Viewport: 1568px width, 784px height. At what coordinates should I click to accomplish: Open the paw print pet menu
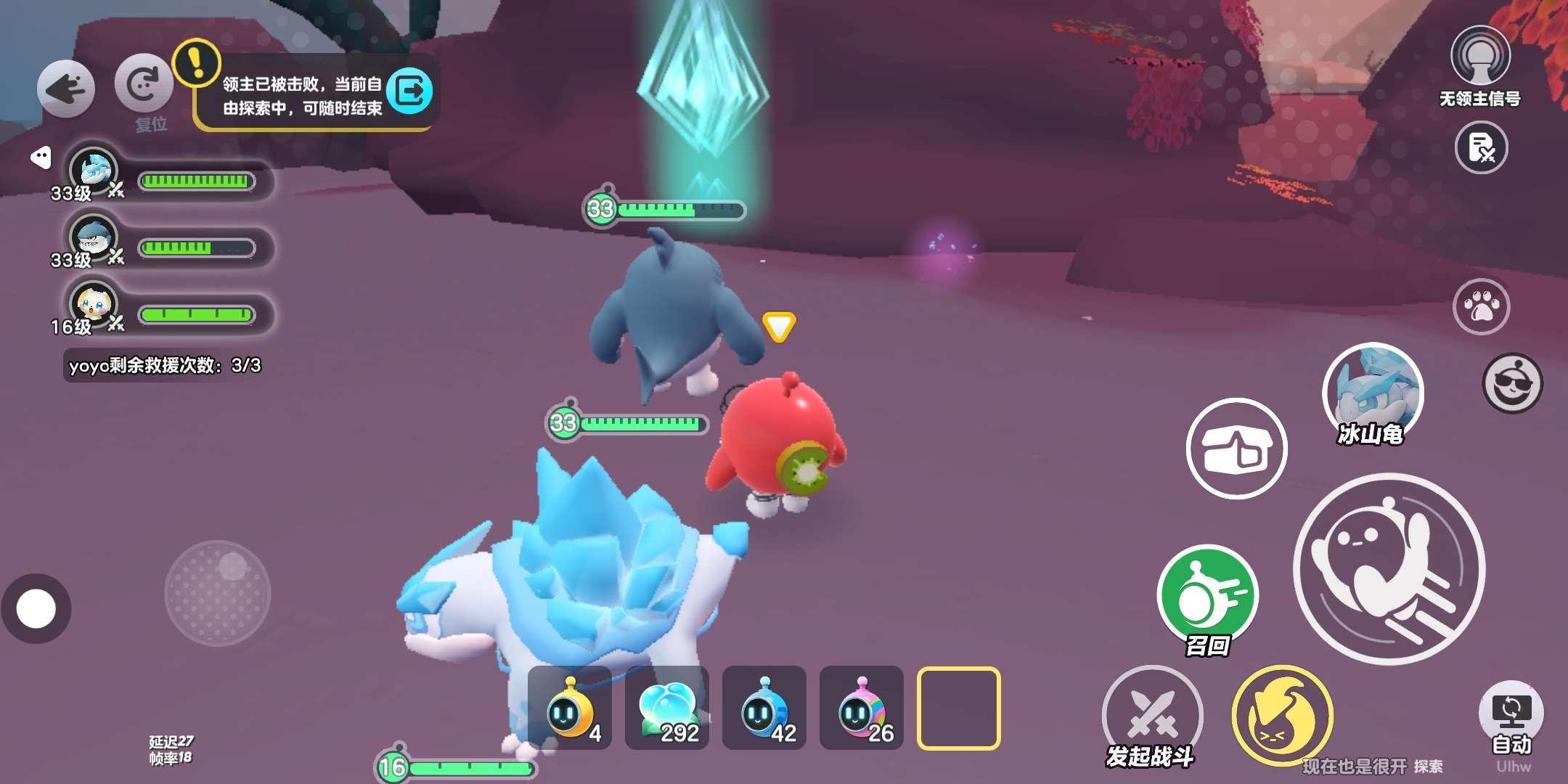point(1481,306)
